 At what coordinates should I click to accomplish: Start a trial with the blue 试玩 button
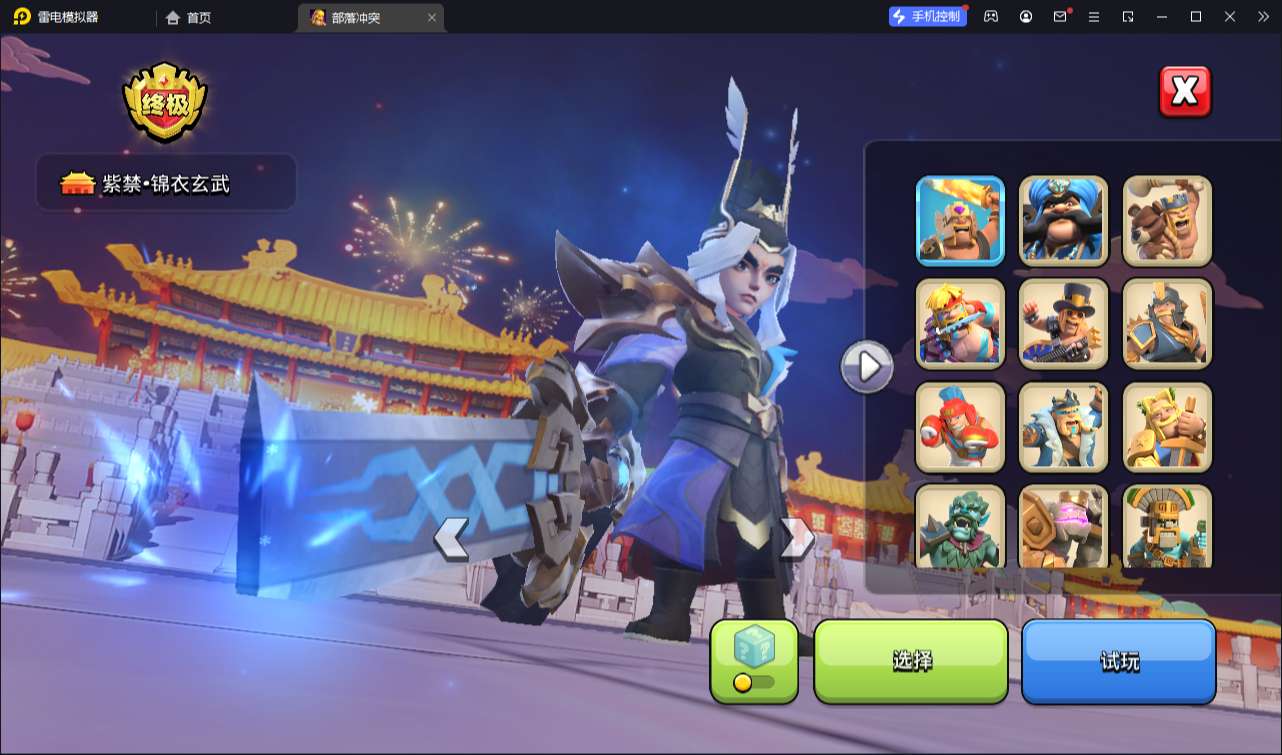(1118, 661)
